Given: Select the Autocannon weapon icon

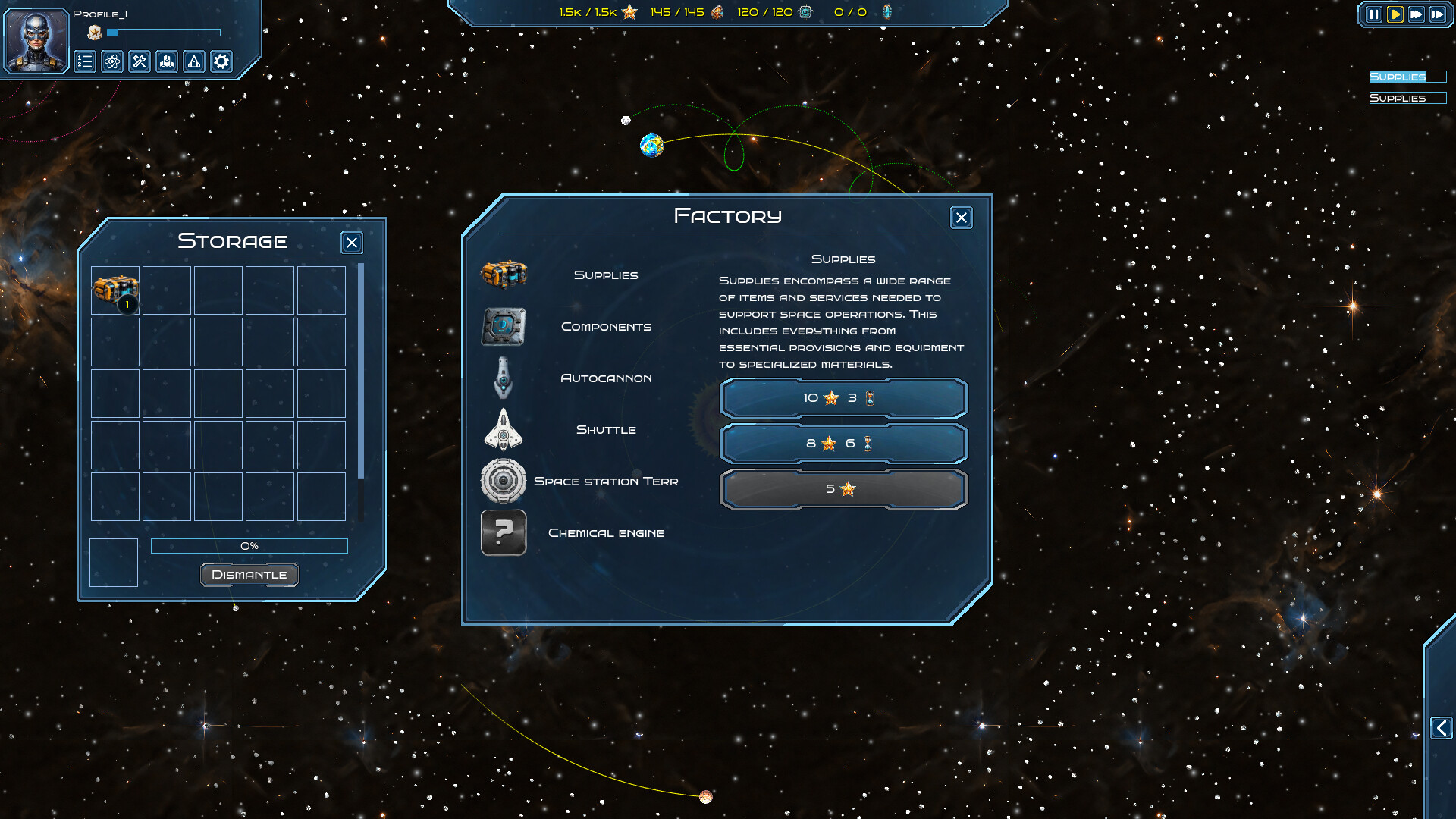Looking at the screenshot, I should (x=504, y=378).
